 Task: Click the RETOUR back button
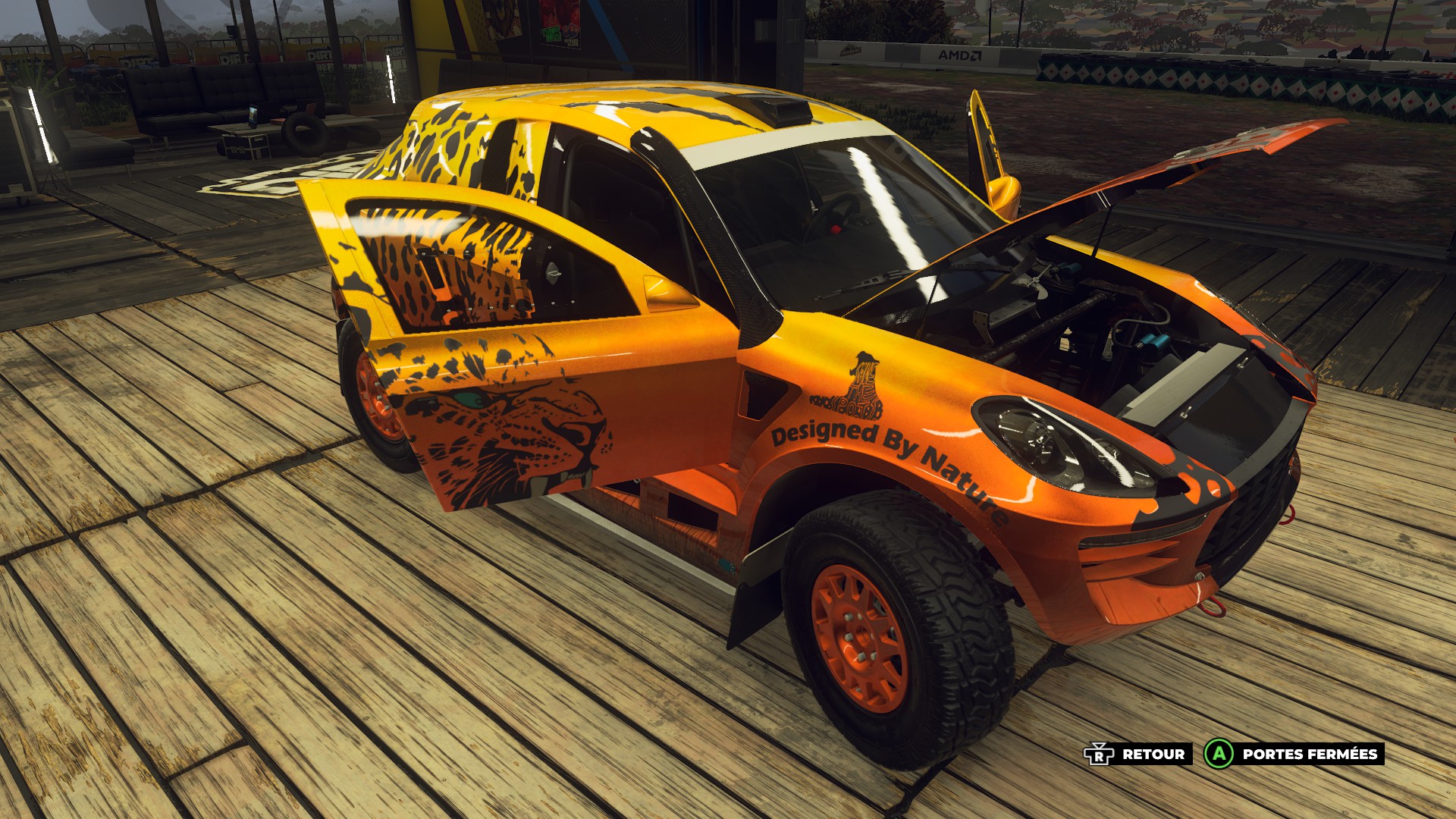pyautogui.click(x=1136, y=754)
